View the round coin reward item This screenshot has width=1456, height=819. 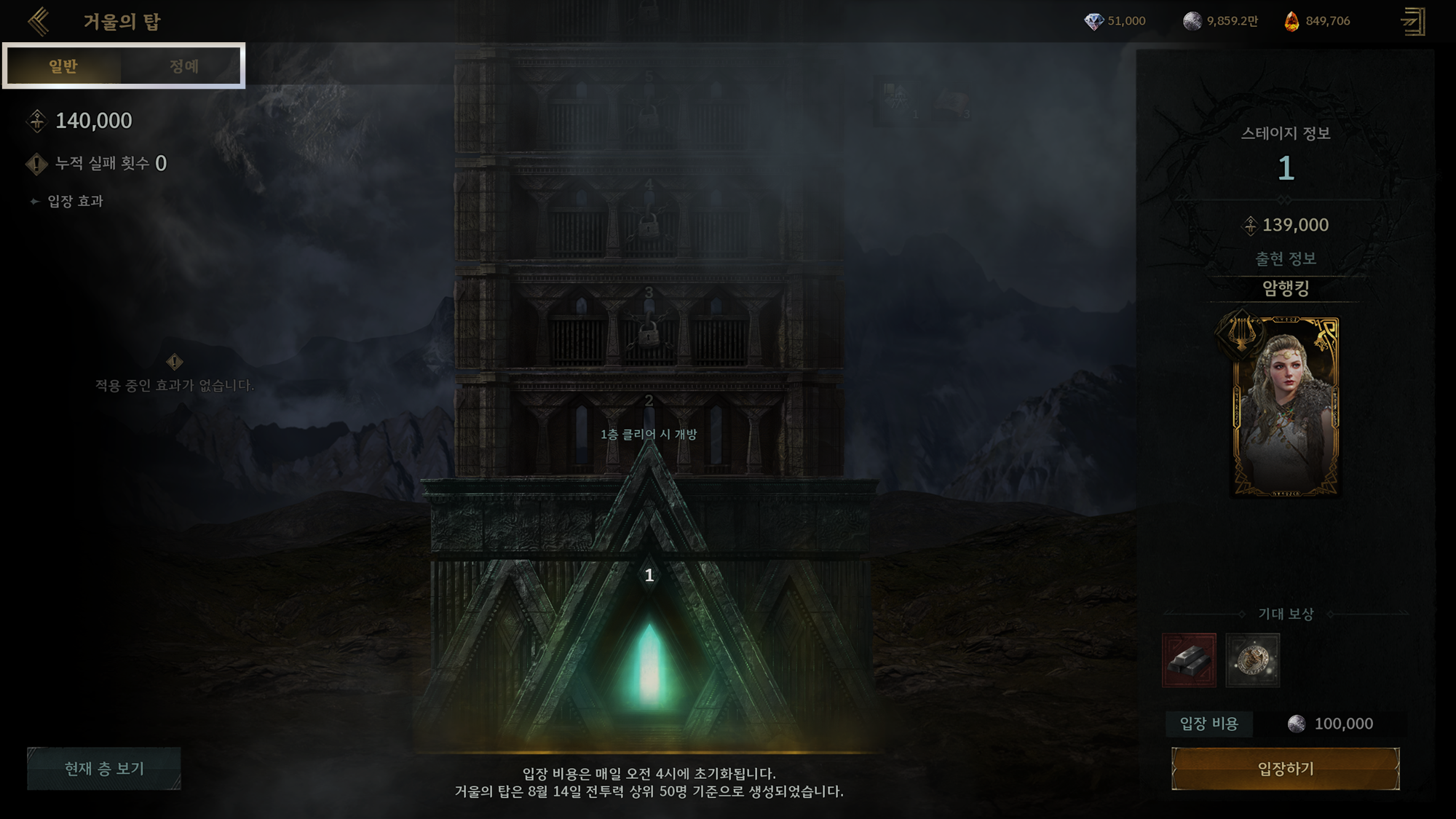pos(1252,660)
